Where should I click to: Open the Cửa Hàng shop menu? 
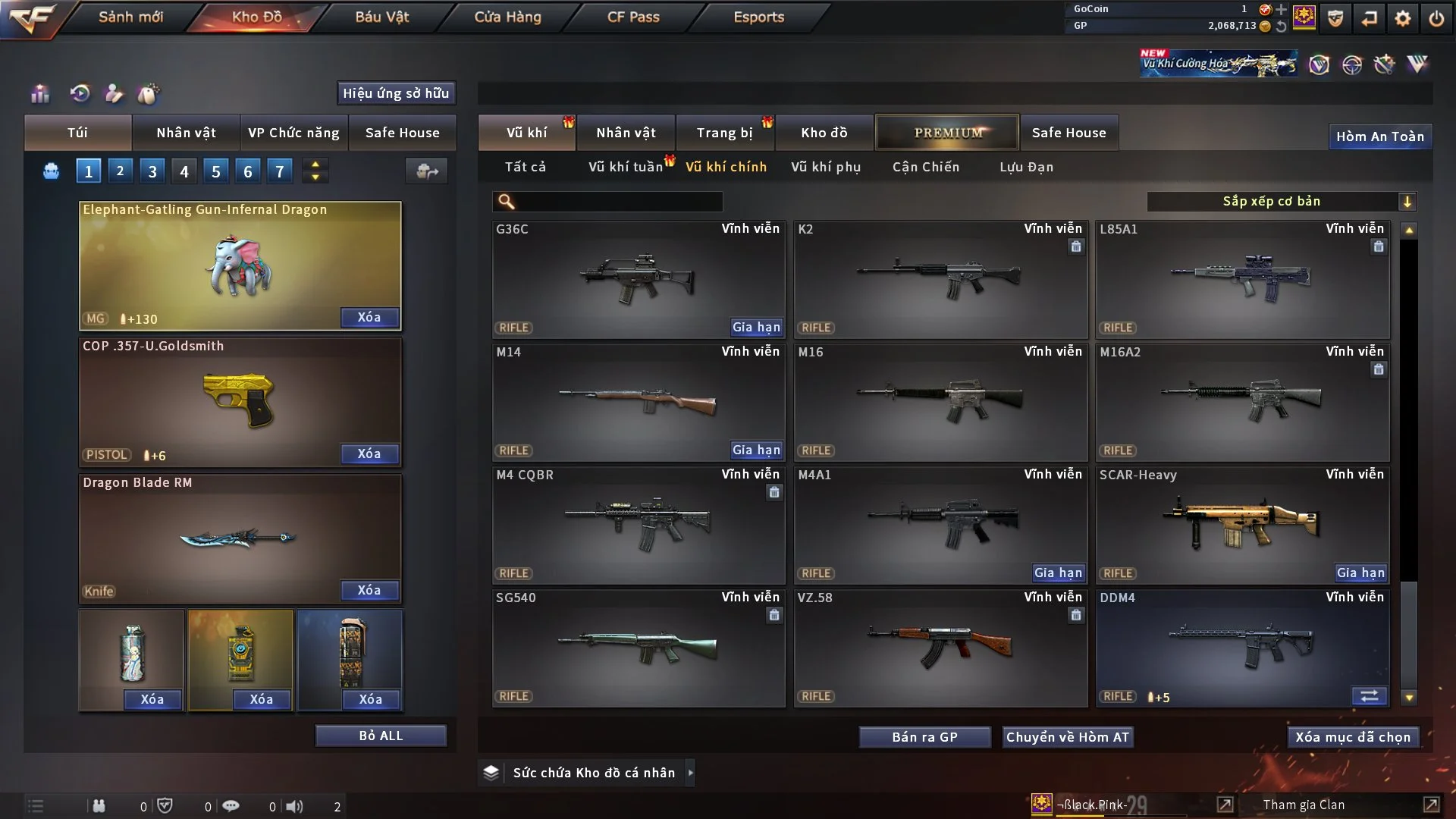(507, 17)
